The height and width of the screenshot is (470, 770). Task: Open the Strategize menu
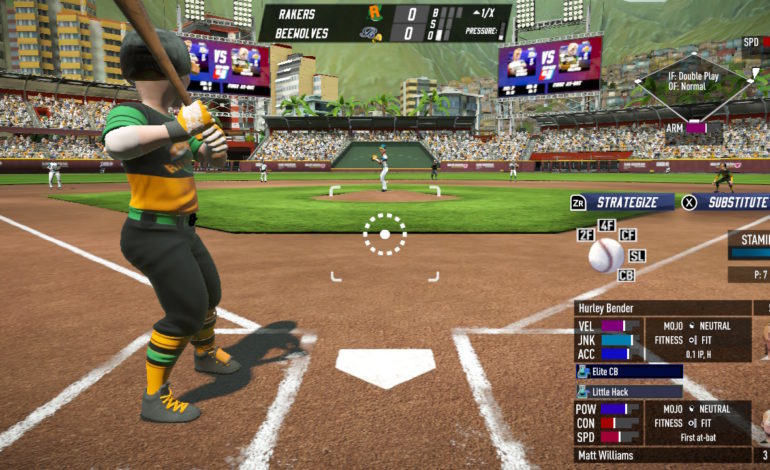coord(620,202)
